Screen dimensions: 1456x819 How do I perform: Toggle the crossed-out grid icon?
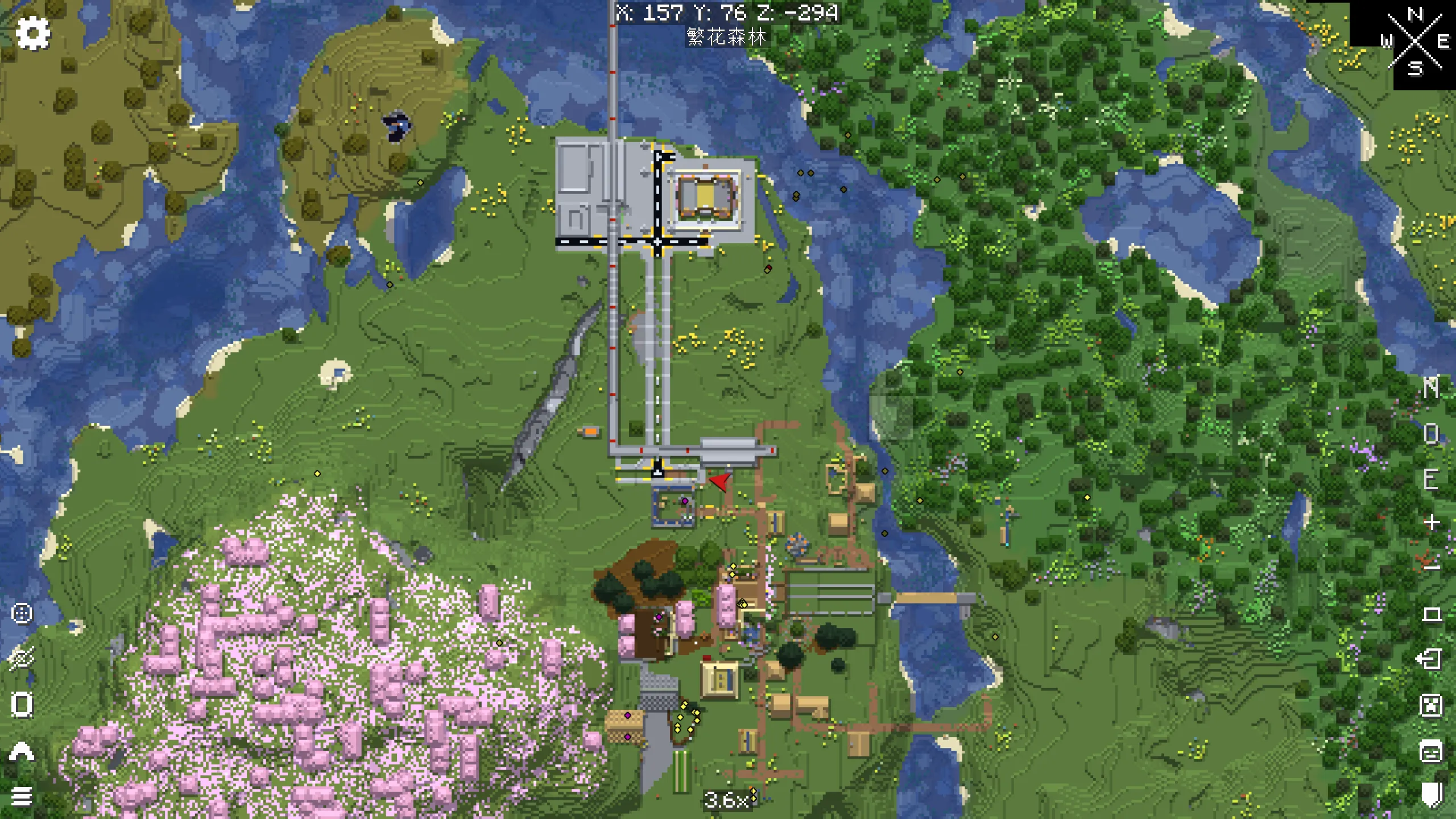(22, 659)
